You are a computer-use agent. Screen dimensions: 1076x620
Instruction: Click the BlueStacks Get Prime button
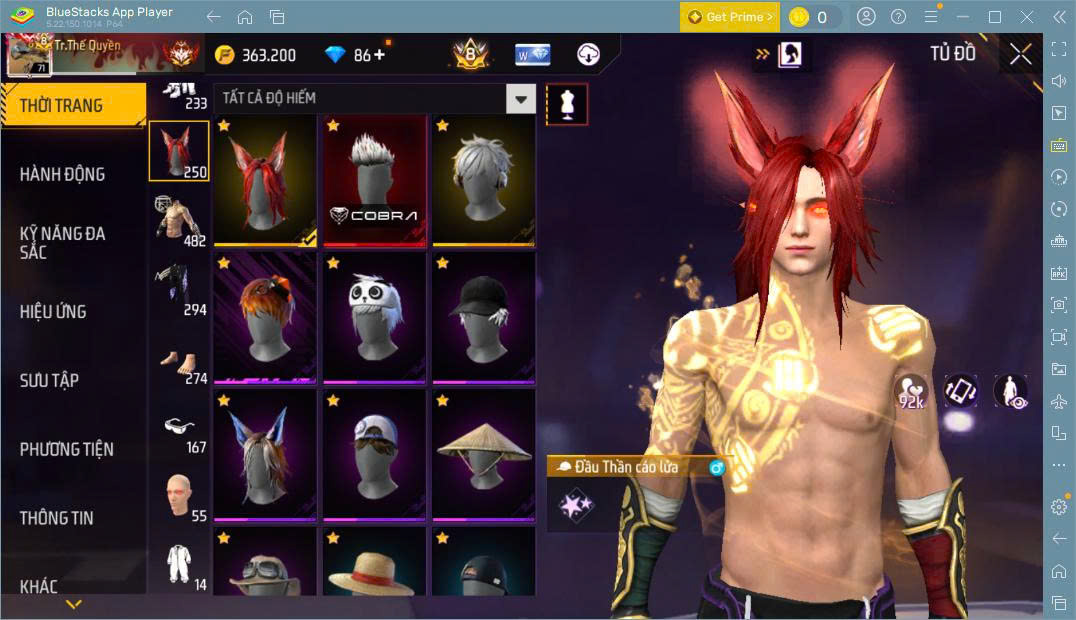(729, 17)
